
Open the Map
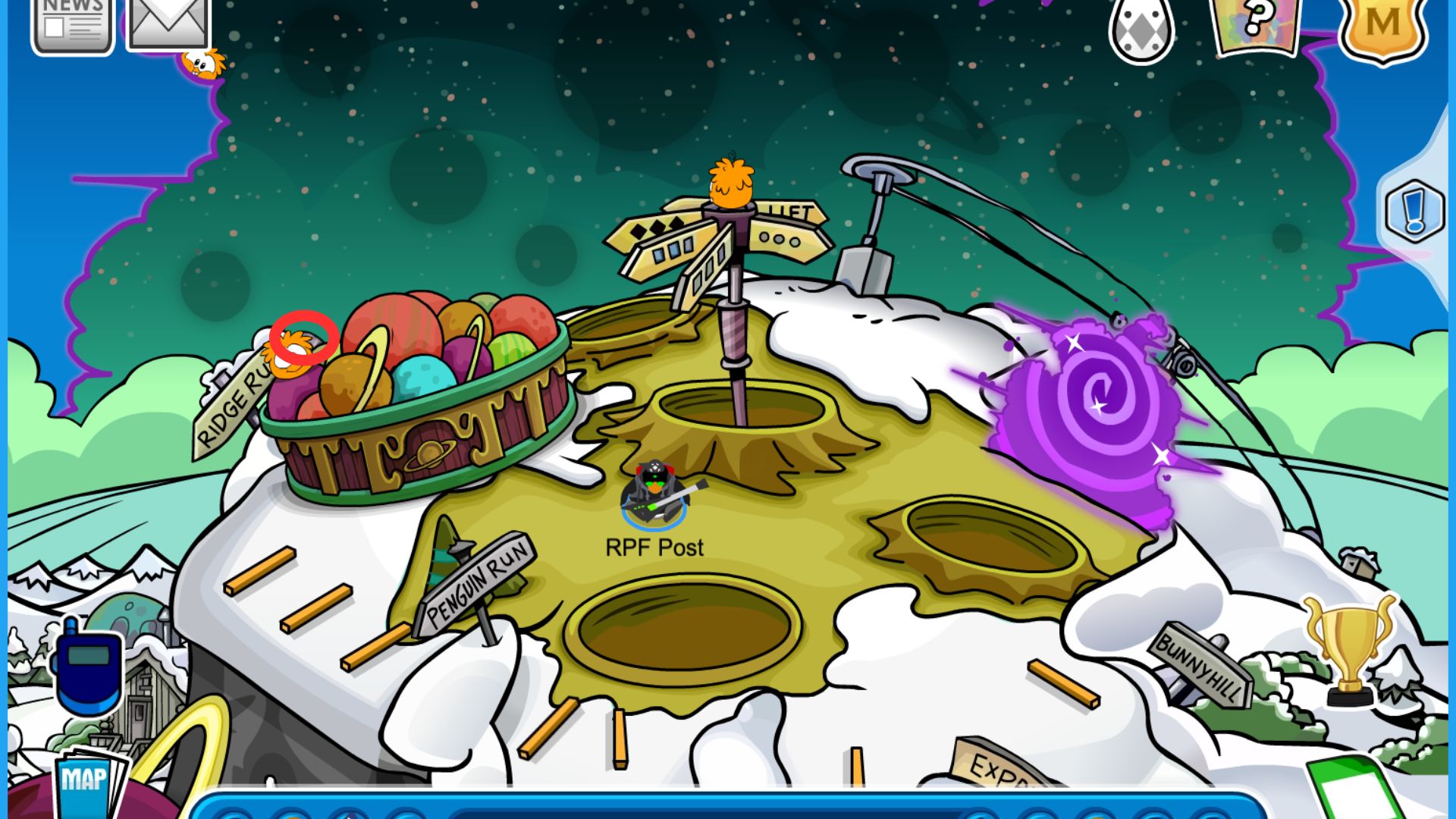[85, 781]
